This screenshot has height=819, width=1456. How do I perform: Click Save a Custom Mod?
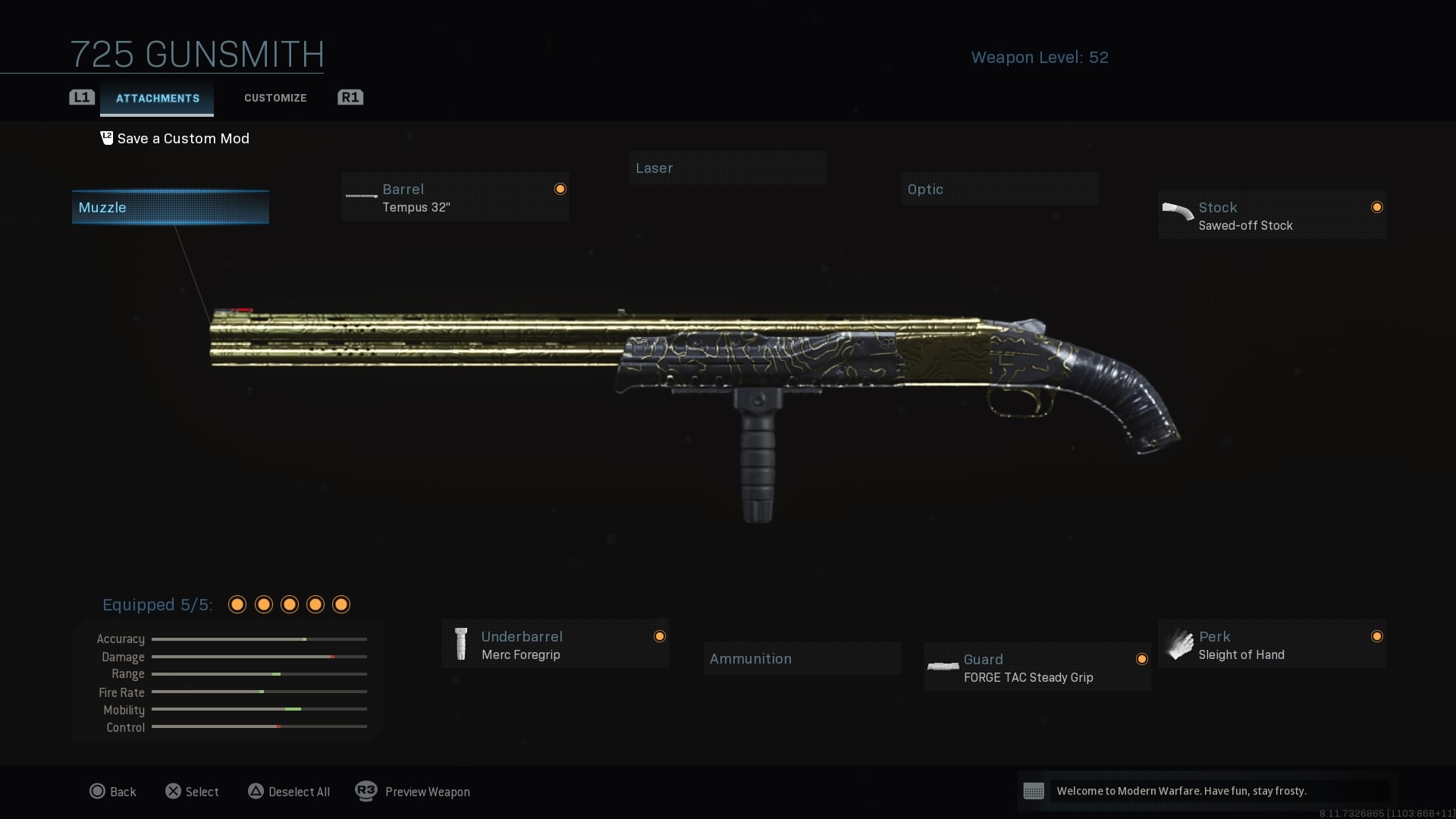(182, 138)
